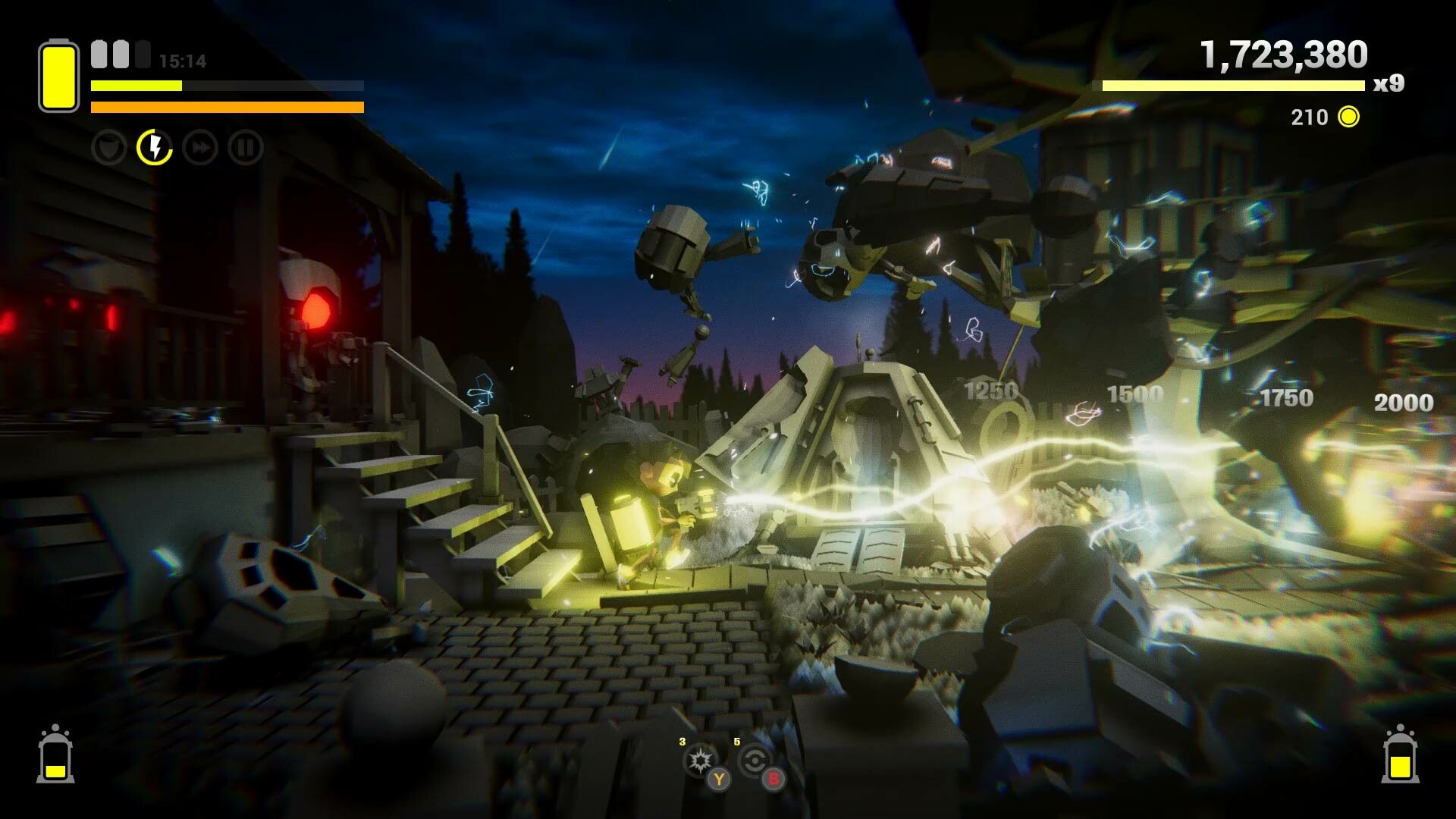Screen dimensions: 1456x819
Task: Click the yellow health bar
Action: (x=135, y=85)
